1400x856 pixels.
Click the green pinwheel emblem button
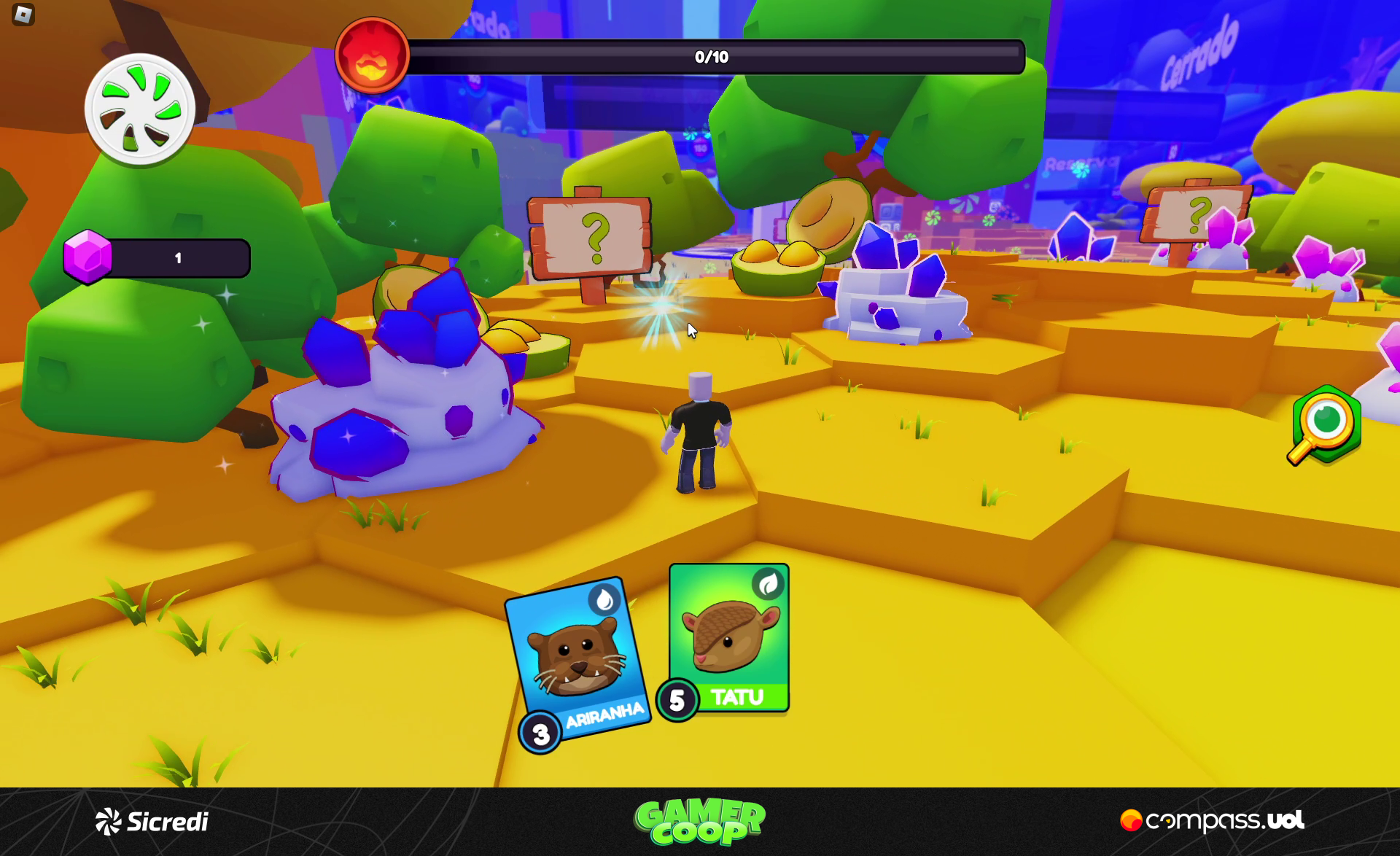[x=140, y=110]
